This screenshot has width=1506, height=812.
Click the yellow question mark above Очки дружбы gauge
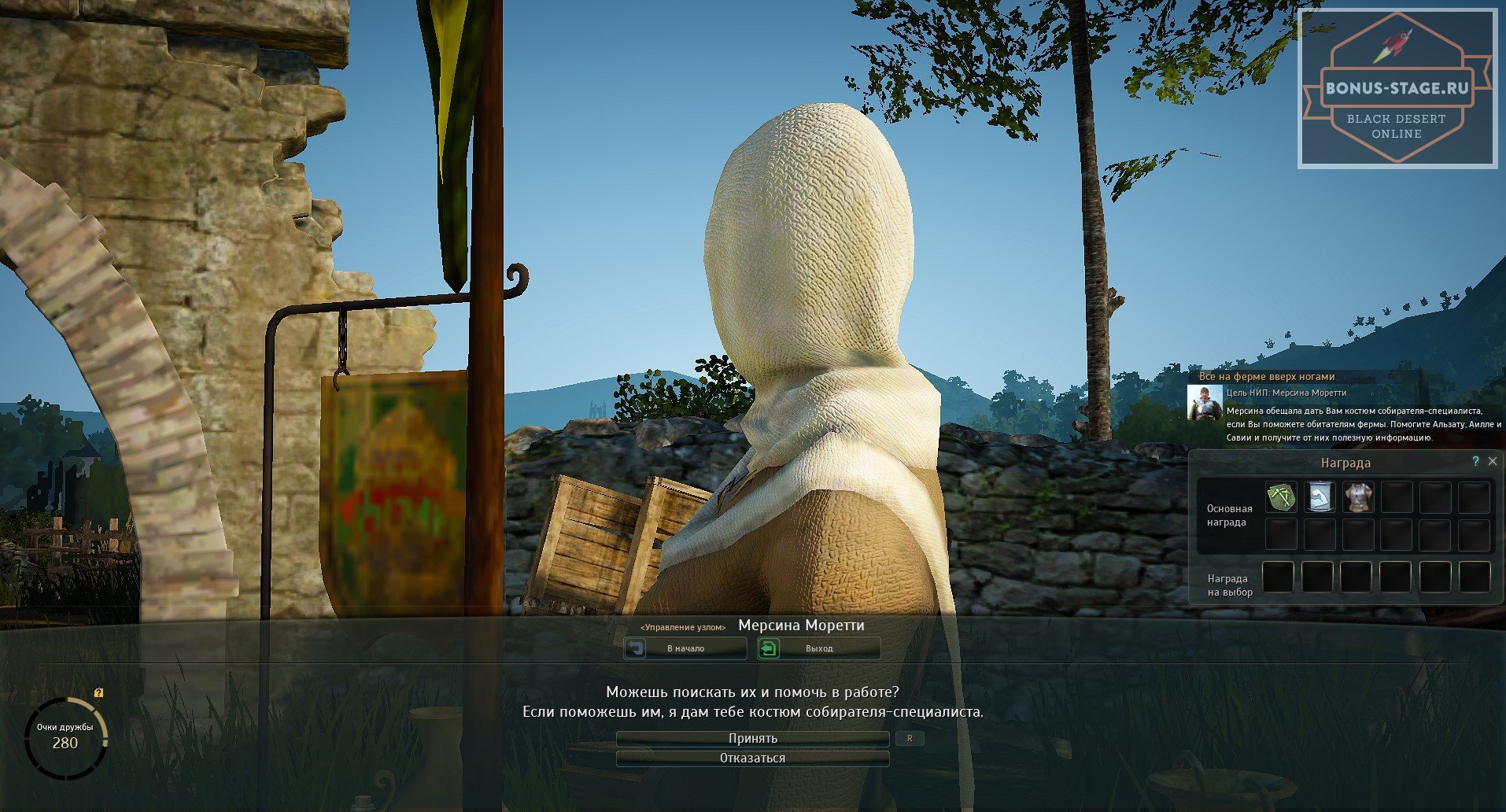coord(98,693)
